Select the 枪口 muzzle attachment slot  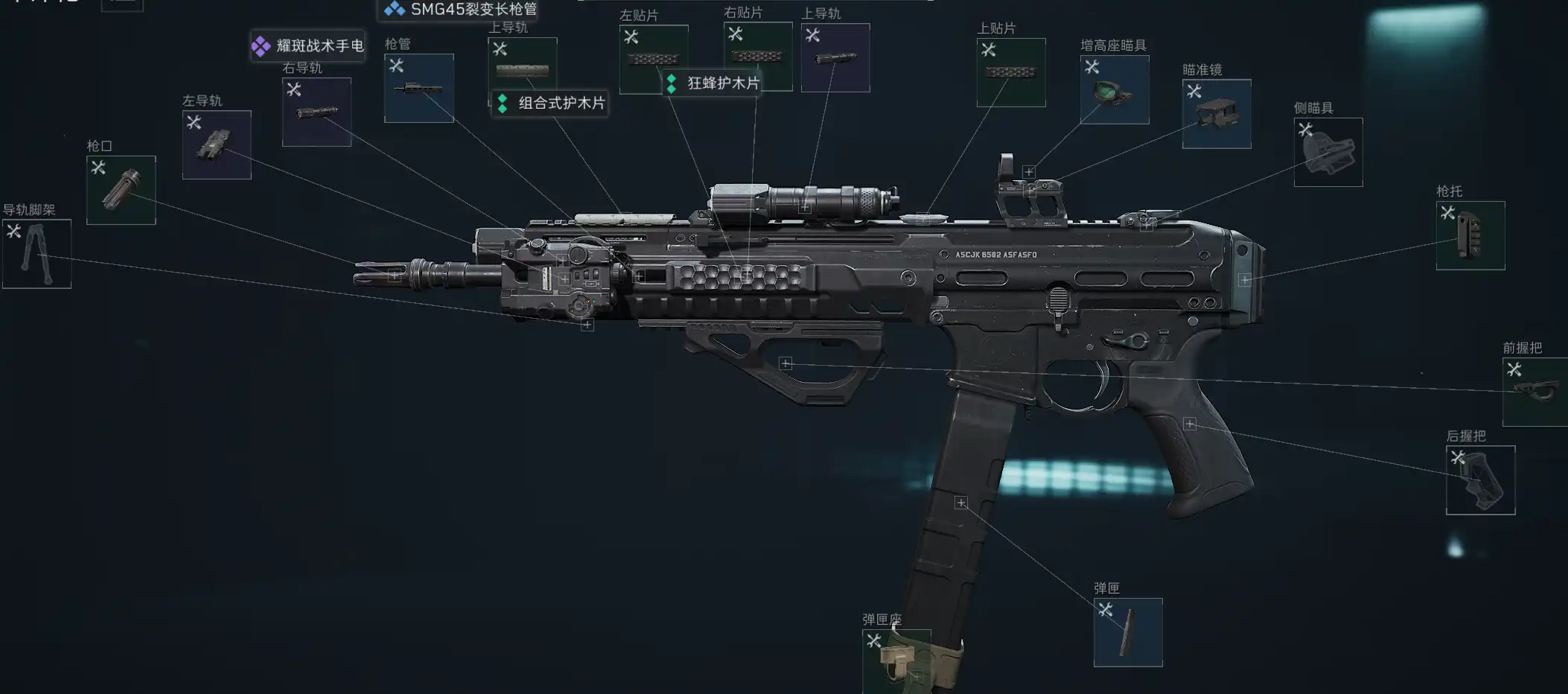[x=121, y=190]
